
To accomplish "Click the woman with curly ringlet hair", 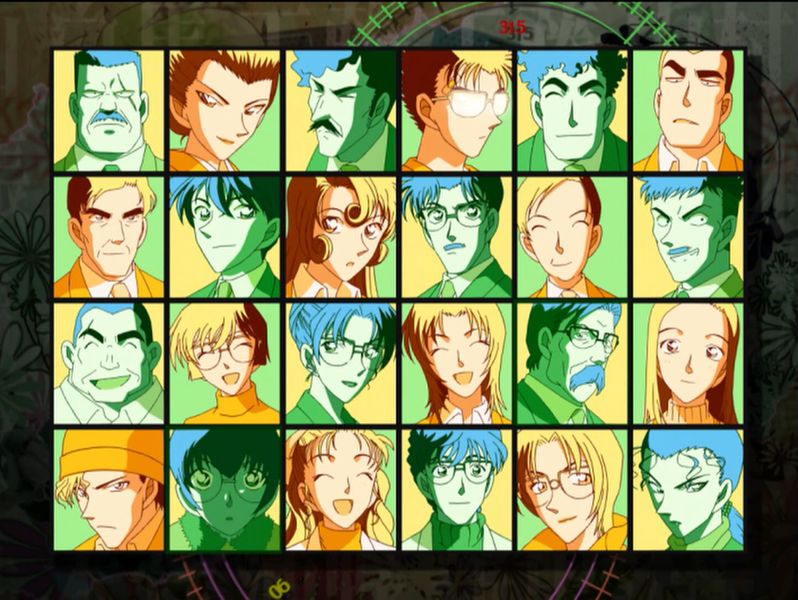I will (340, 237).
